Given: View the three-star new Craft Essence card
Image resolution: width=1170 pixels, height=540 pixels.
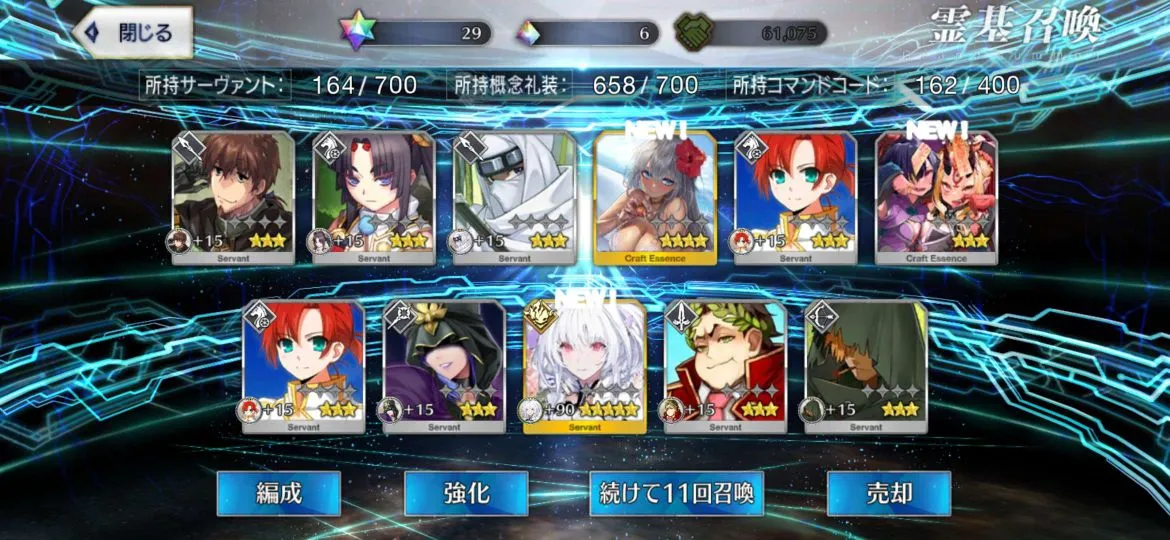Looking at the screenshot, I should click(x=936, y=197).
